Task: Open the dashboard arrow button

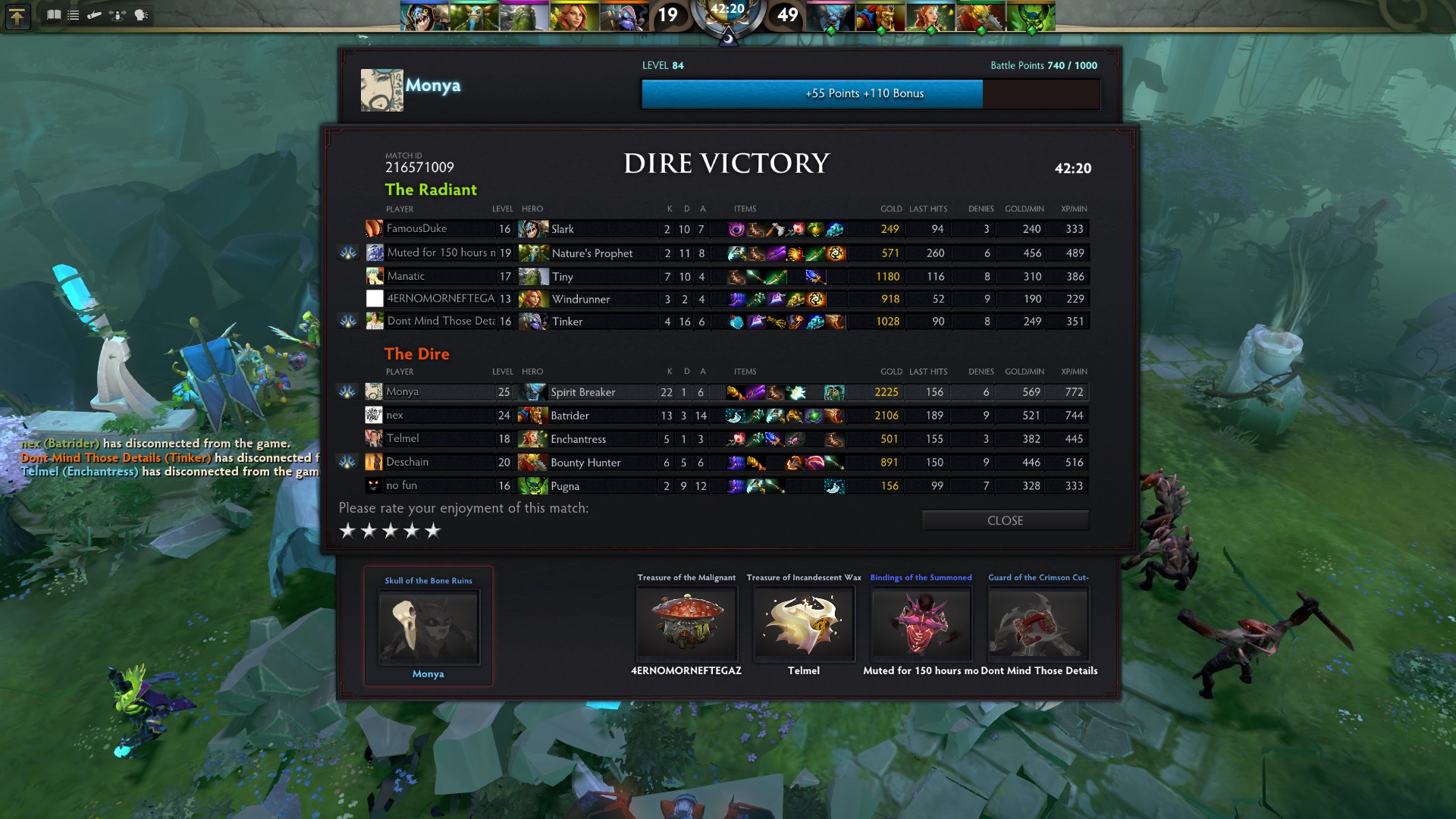Action: pyautogui.click(x=17, y=16)
